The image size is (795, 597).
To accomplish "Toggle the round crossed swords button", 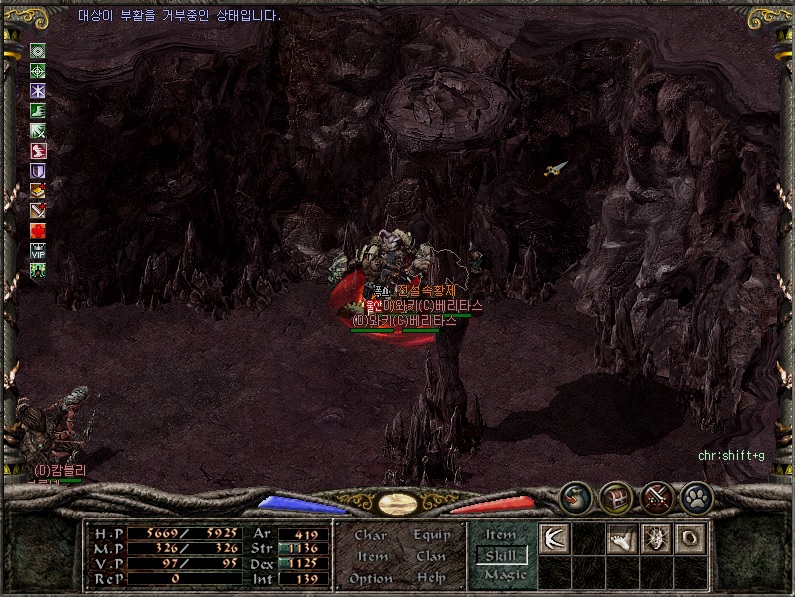I will pos(656,495).
